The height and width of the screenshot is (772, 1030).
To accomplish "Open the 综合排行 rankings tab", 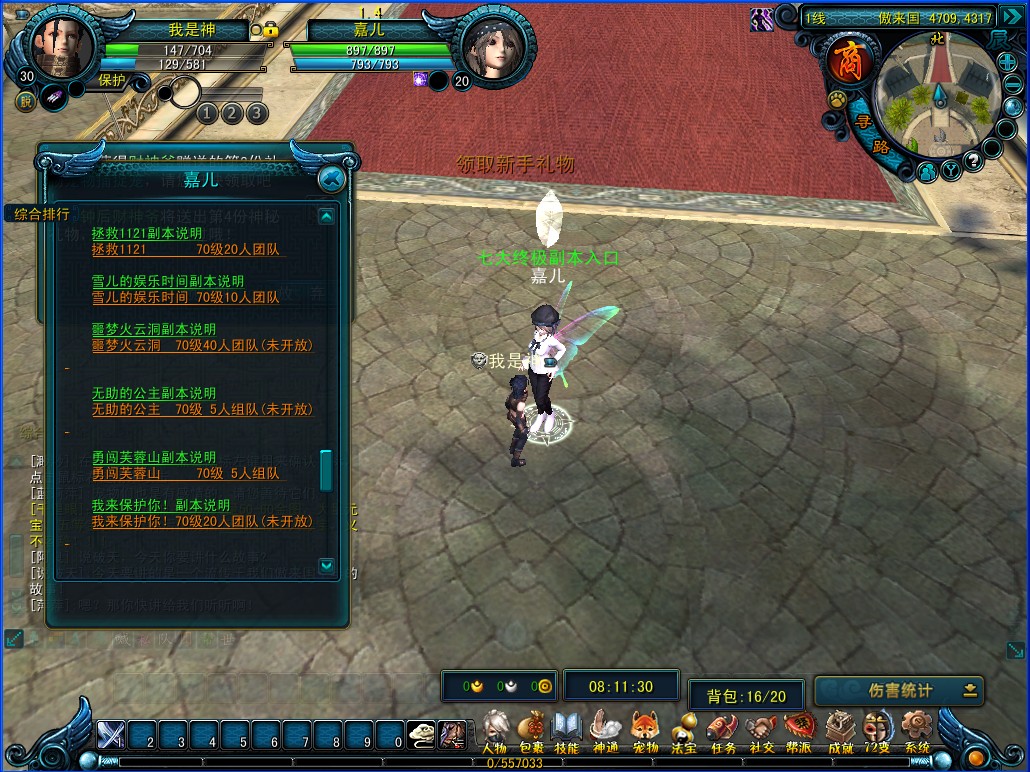I will tap(42, 213).
